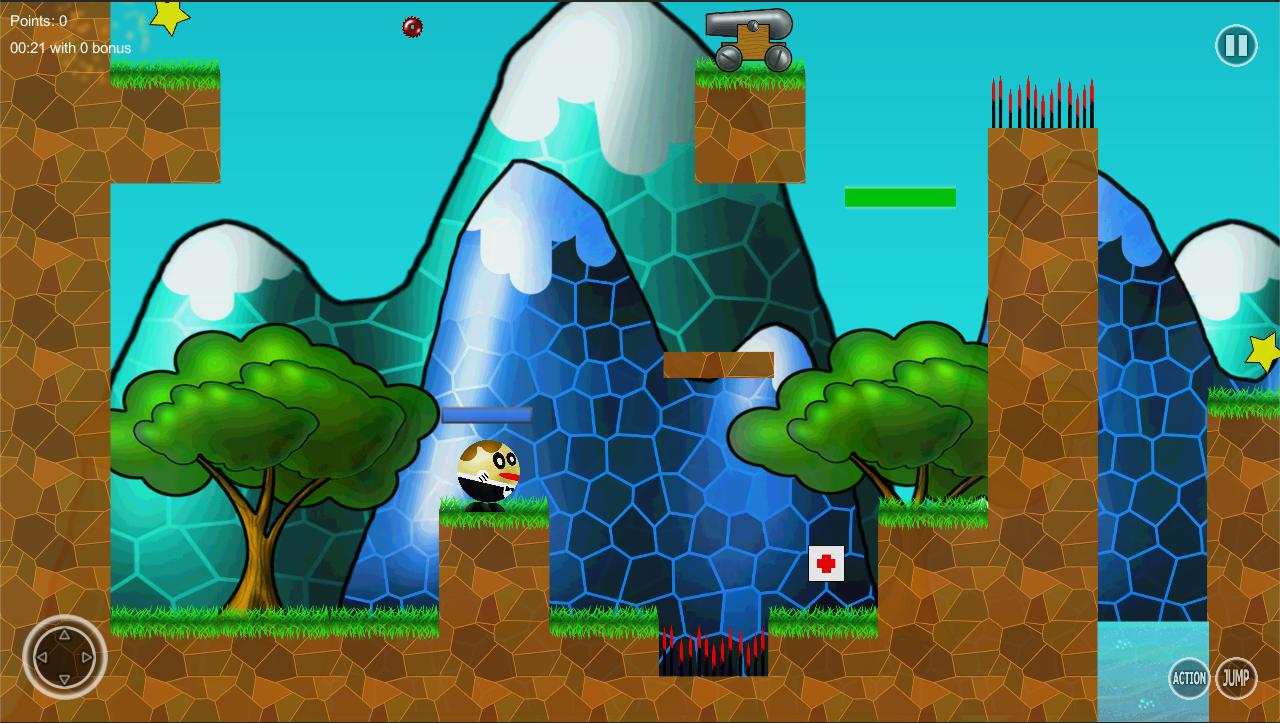Screen dimensions: 1280x723
Task: Click the virtual directional pad
Action: coord(65,657)
